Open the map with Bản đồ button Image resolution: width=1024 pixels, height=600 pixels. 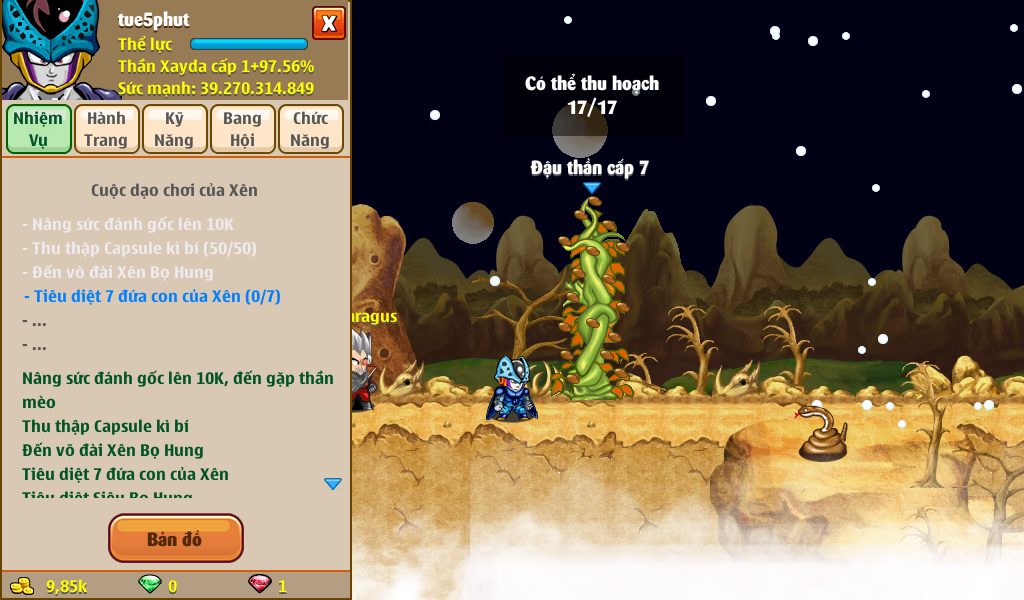point(175,539)
